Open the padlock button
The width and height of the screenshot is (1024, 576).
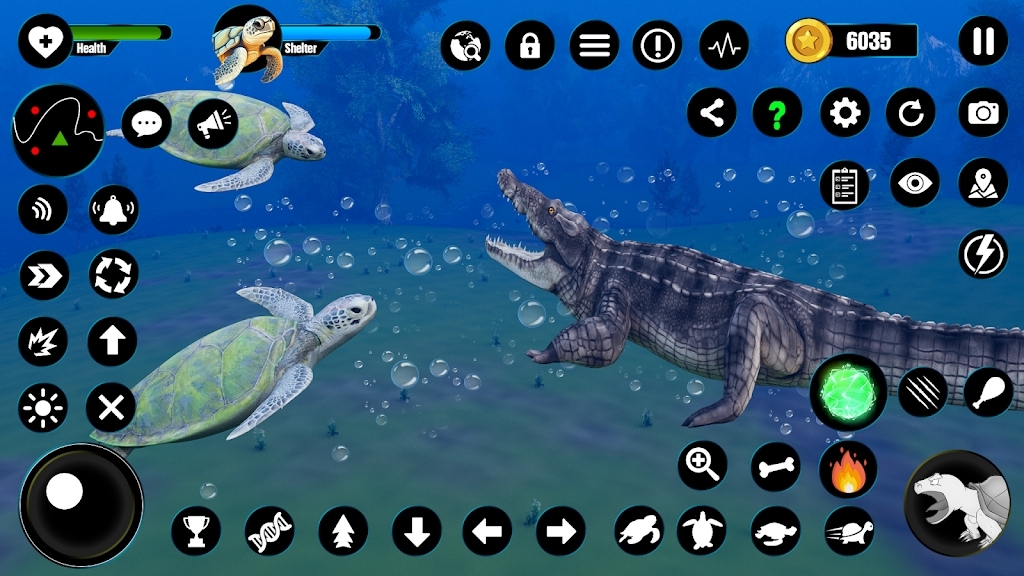tap(530, 45)
